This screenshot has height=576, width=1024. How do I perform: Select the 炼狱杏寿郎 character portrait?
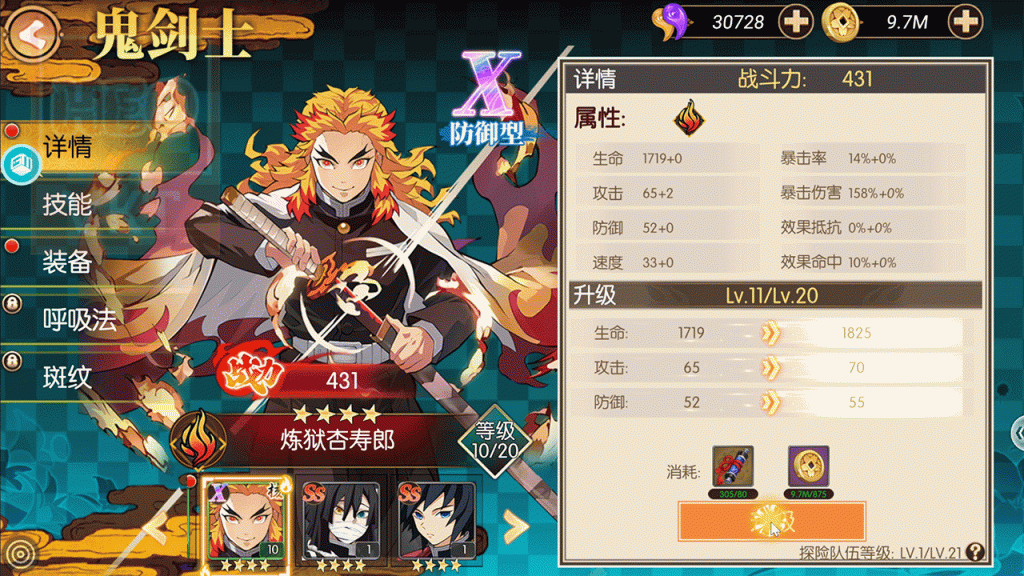(245, 520)
